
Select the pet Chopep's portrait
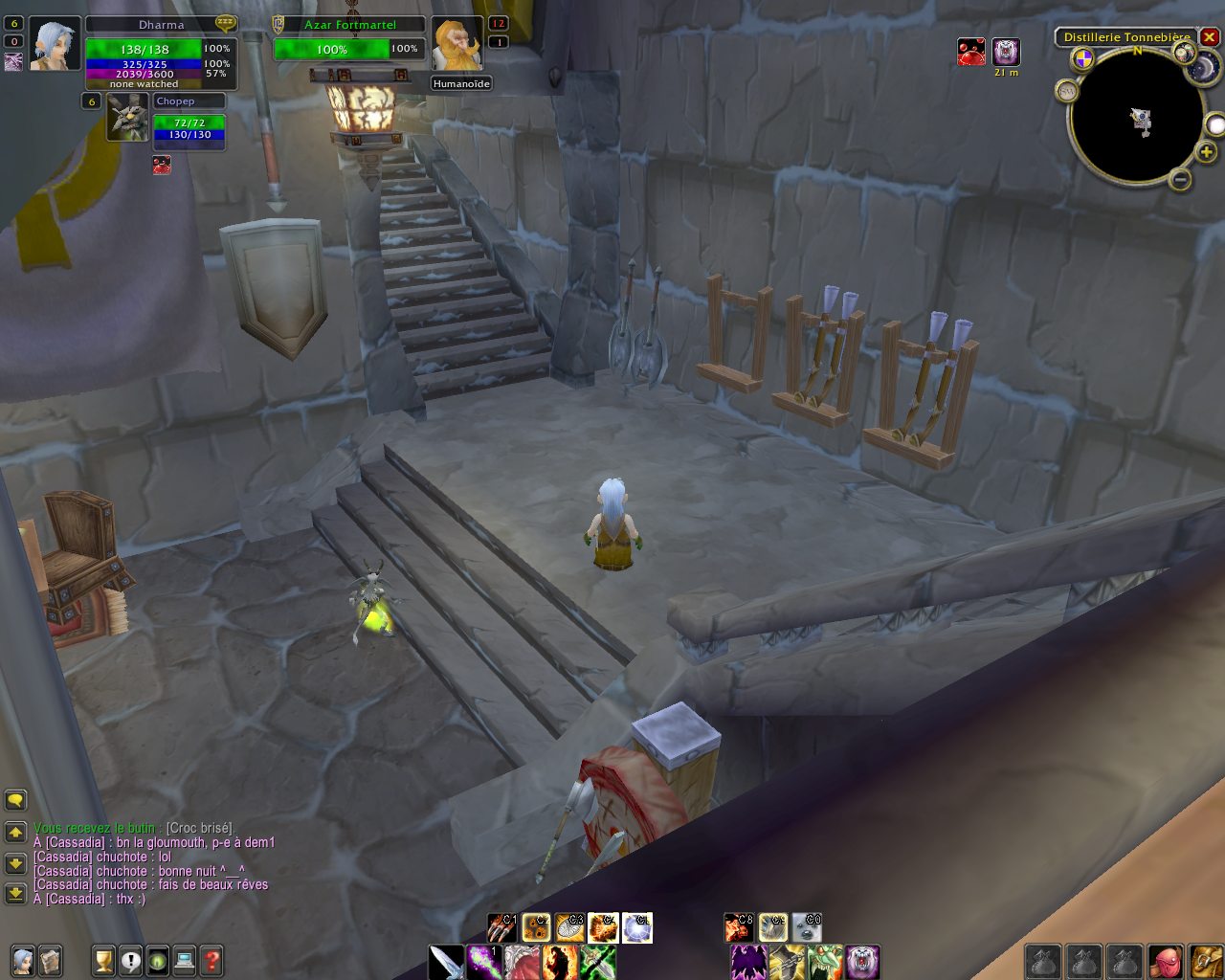(x=126, y=117)
